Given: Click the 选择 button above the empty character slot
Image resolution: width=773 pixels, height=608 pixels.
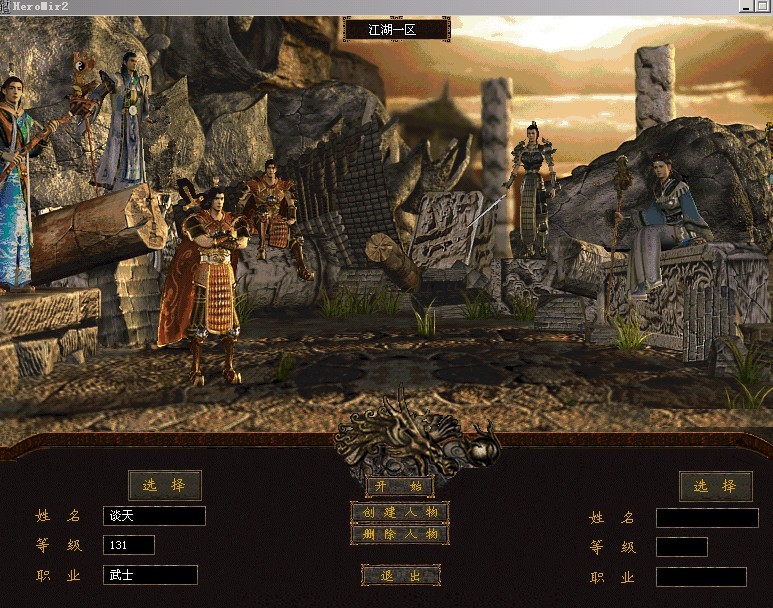Looking at the screenshot, I should (x=716, y=486).
